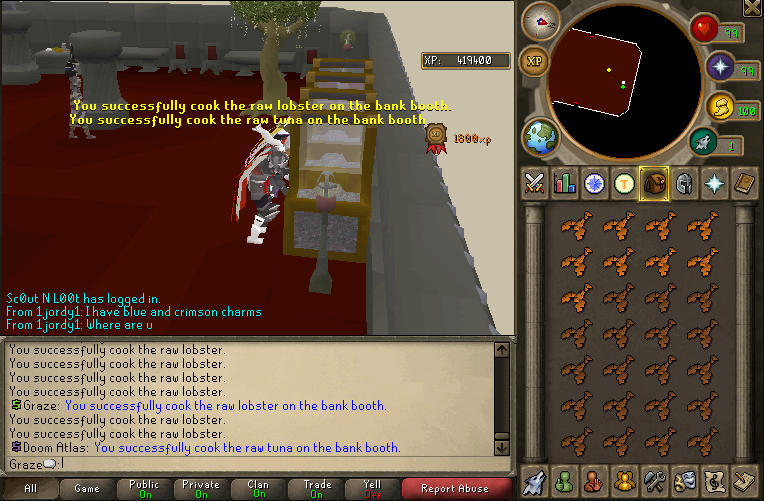Open the combat styles crossed-swords tab

tap(534, 183)
